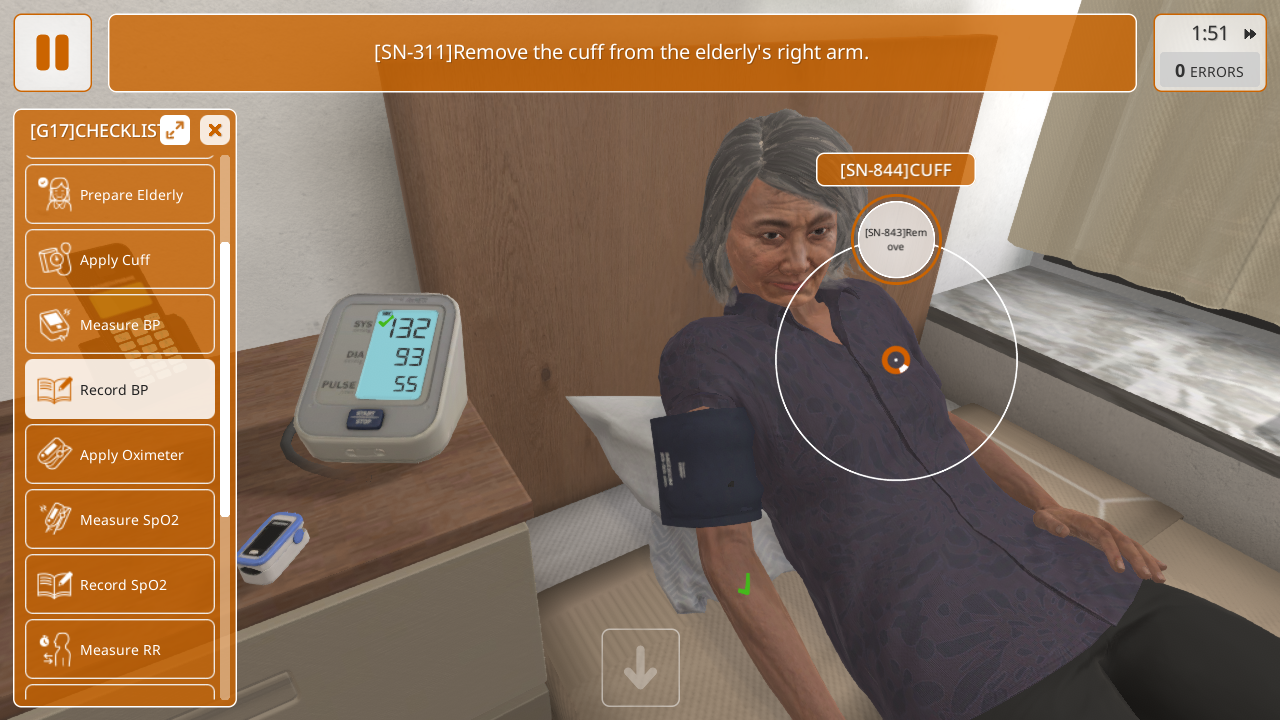Select Apply Oximeter checklist item
This screenshot has height=720, width=1280.
click(x=120, y=454)
